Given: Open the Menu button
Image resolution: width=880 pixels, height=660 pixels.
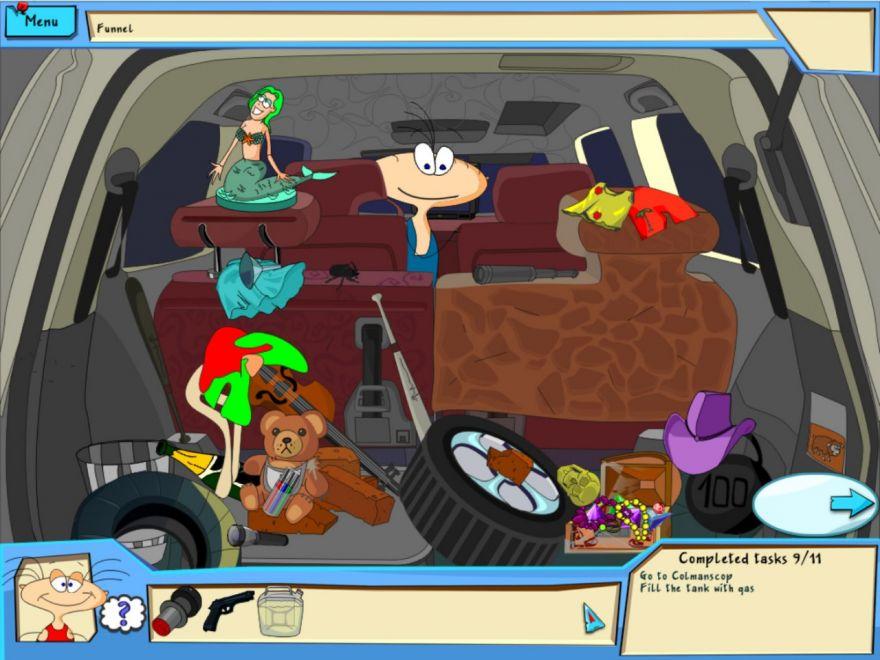Looking at the screenshot, I should [x=39, y=21].
